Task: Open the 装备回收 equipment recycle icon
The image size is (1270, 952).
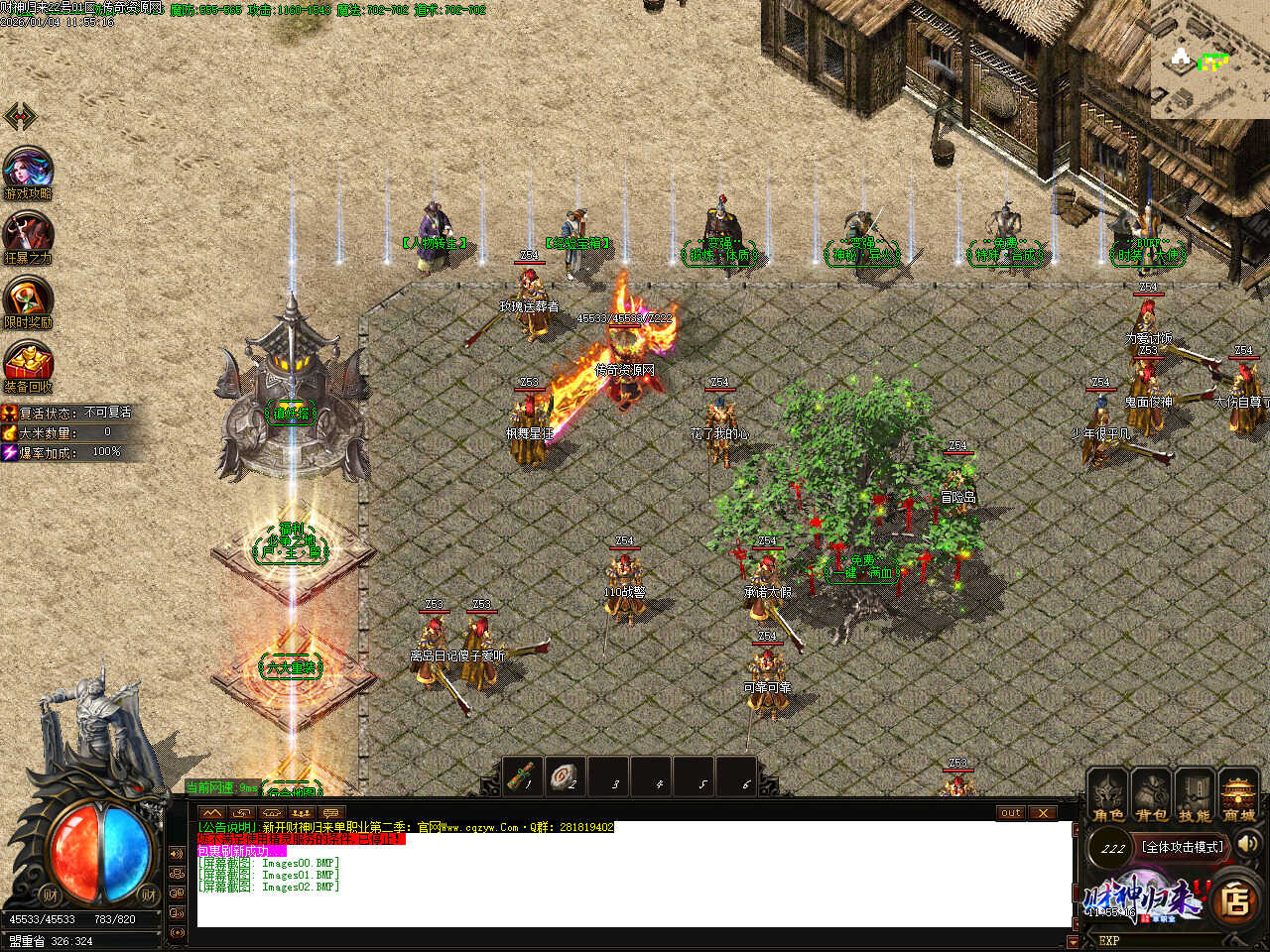Action: [28, 364]
